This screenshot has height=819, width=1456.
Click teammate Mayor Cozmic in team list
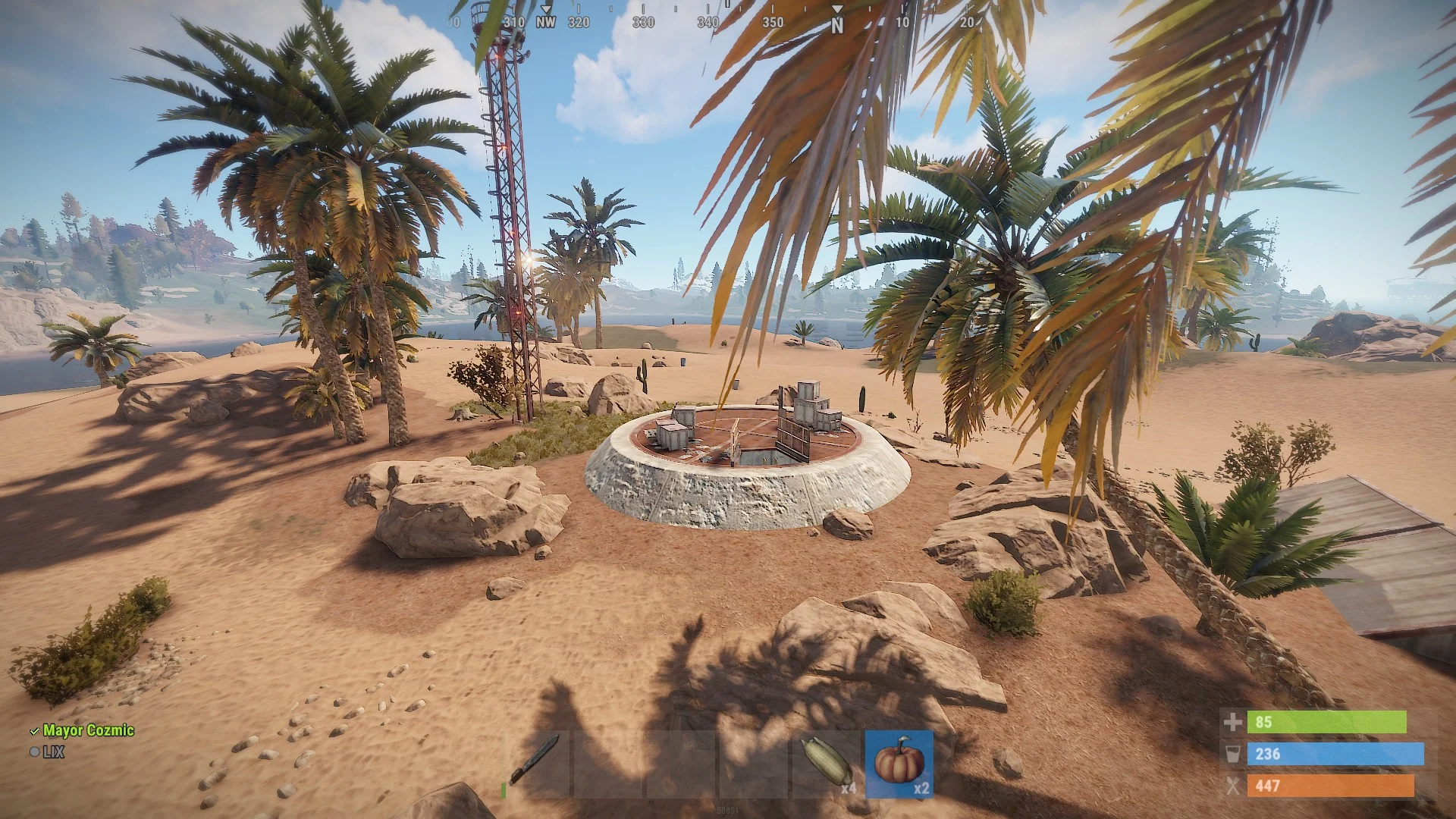click(x=88, y=730)
